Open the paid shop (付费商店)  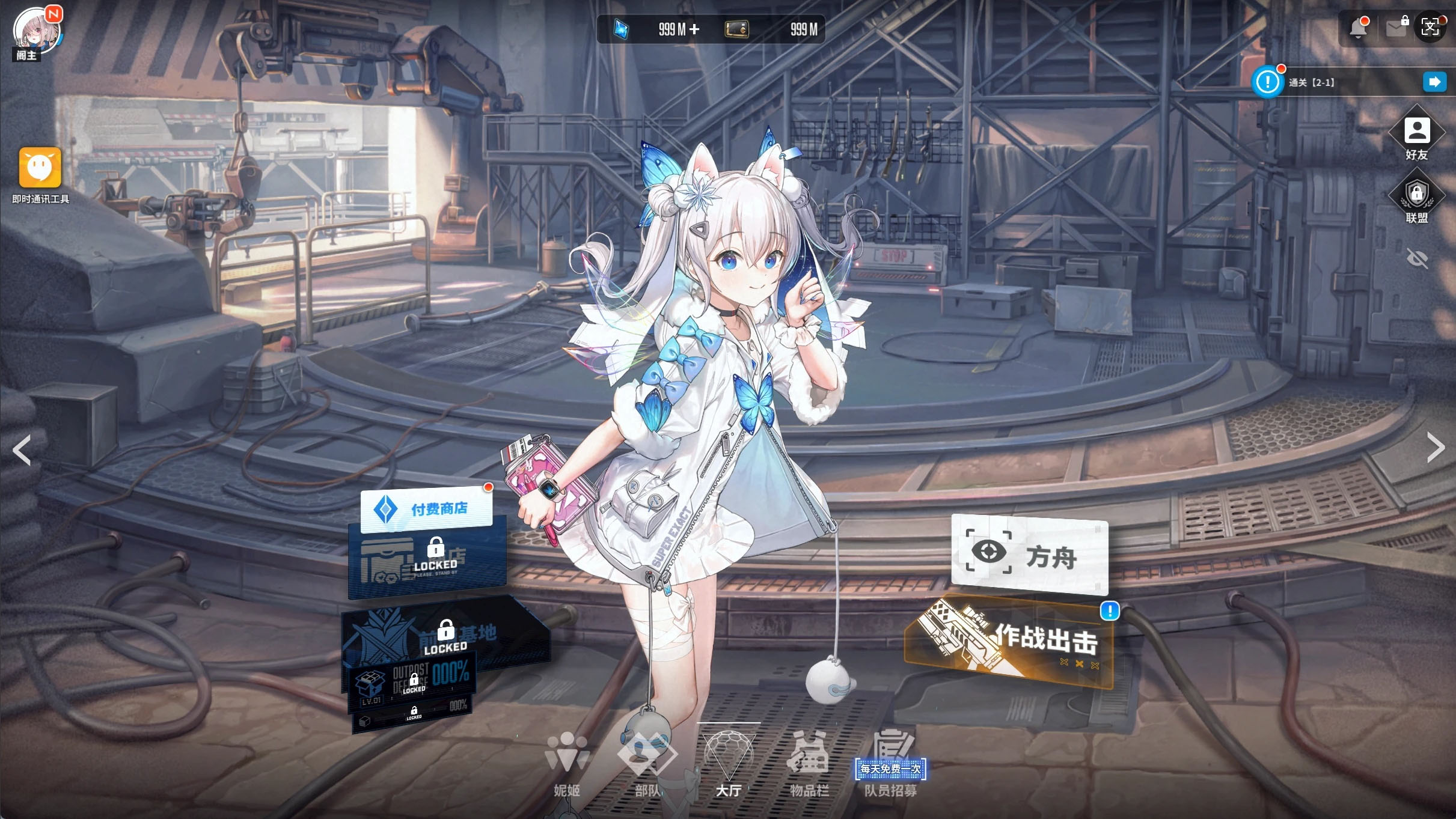pos(426,509)
